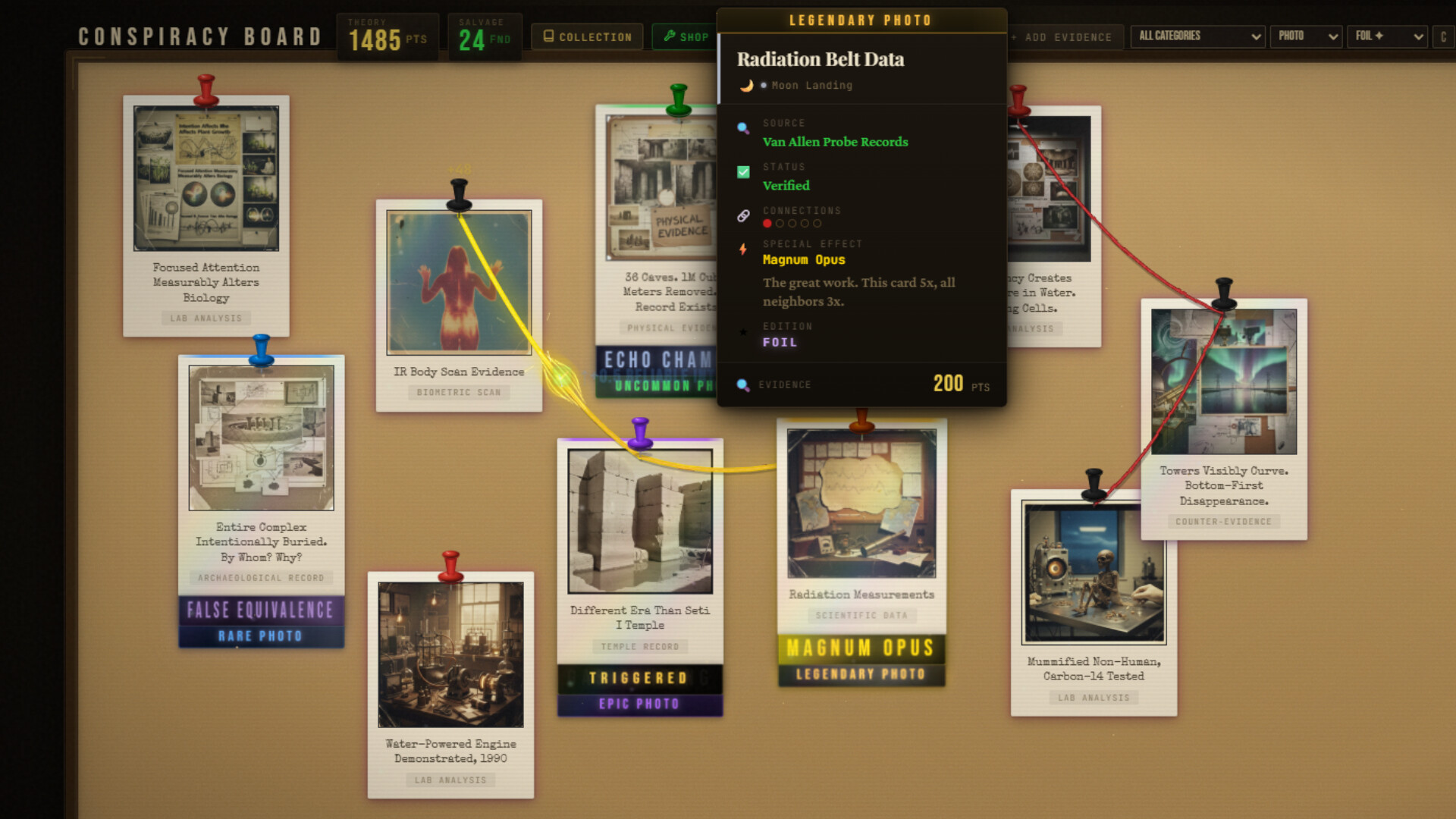Open the All Categories dropdown
Screen dimensions: 1456x819
[x=1197, y=36]
